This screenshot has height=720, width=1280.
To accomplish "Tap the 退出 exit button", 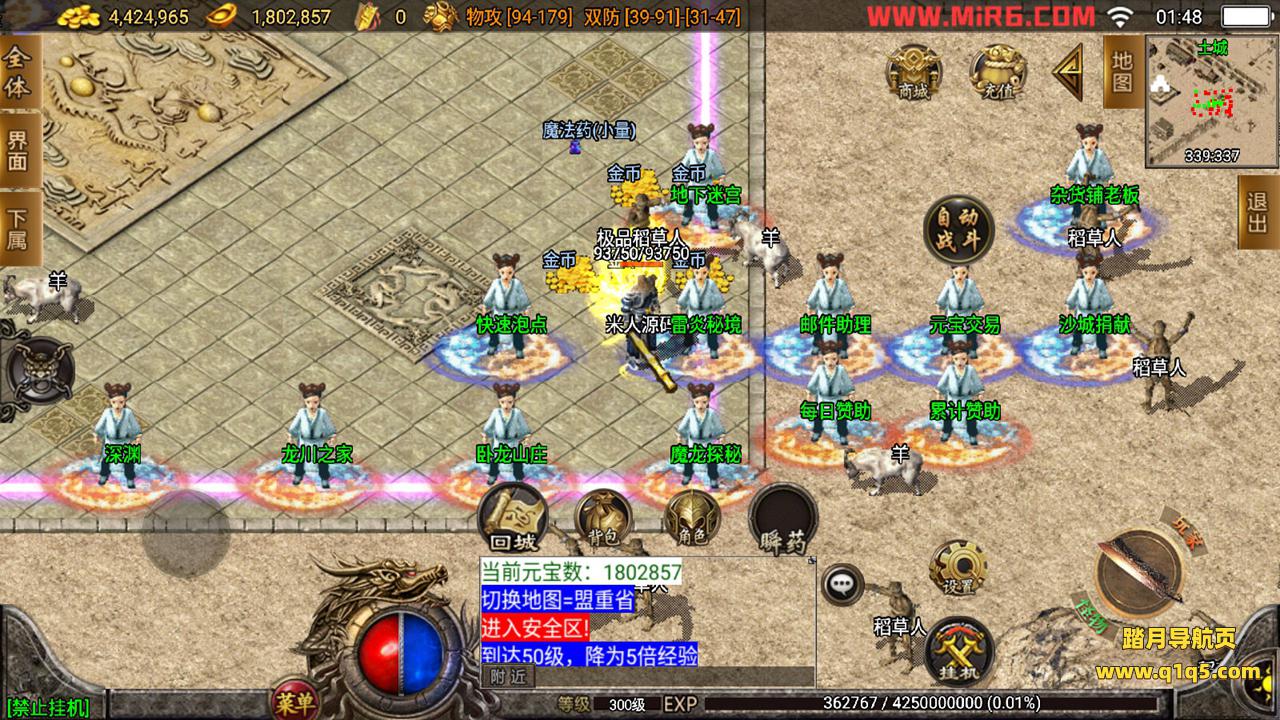I will coord(1258,212).
